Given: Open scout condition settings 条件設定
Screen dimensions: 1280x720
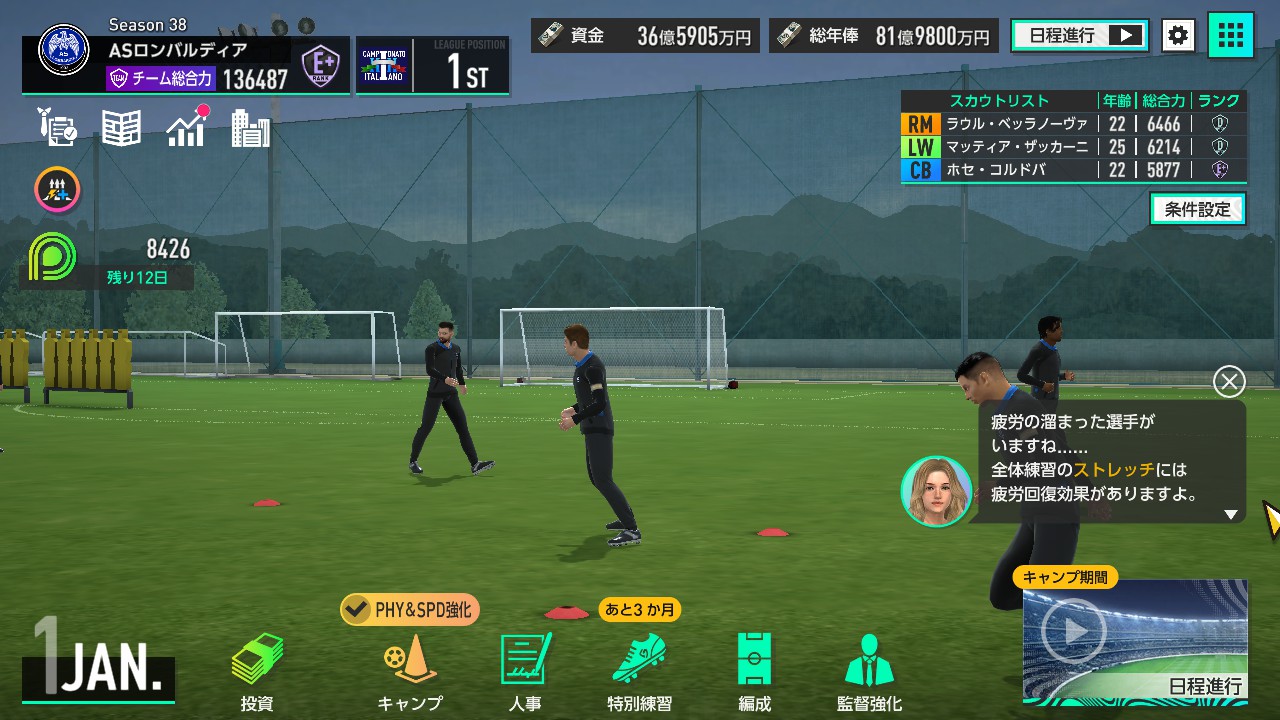Looking at the screenshot, I should 1197,209.
